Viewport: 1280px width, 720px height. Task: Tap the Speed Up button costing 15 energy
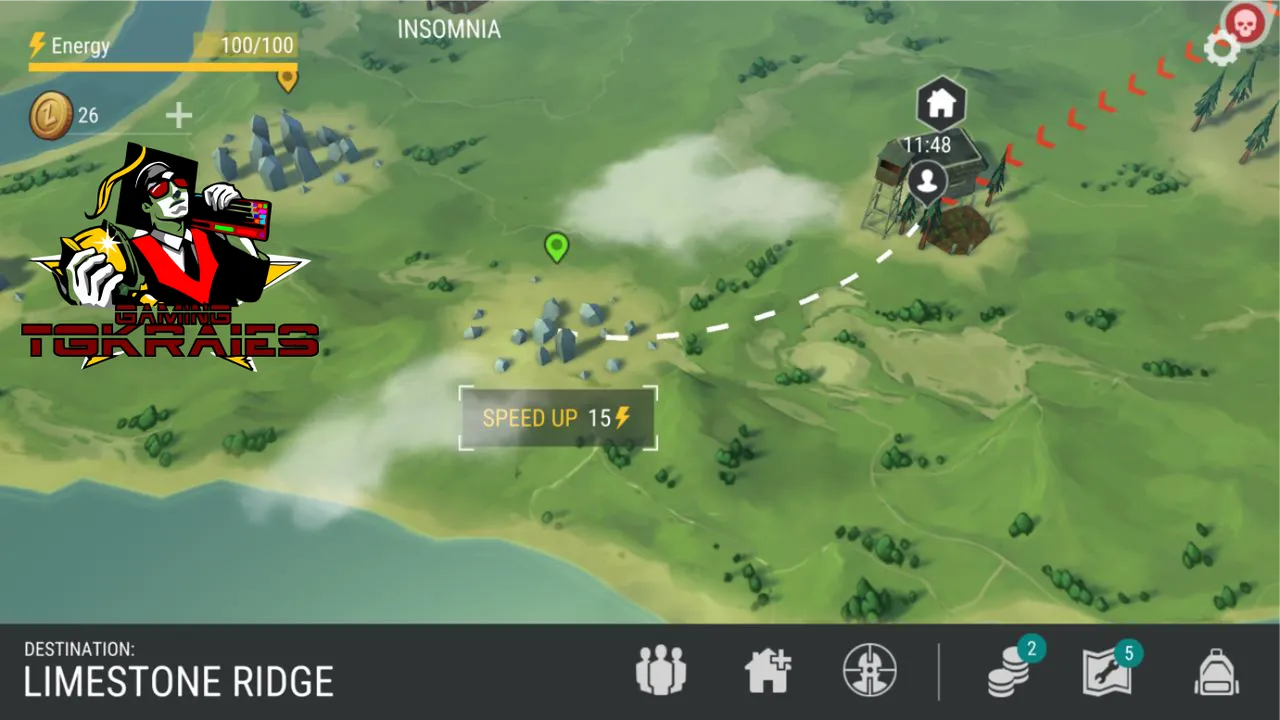[x=557, y=418]
